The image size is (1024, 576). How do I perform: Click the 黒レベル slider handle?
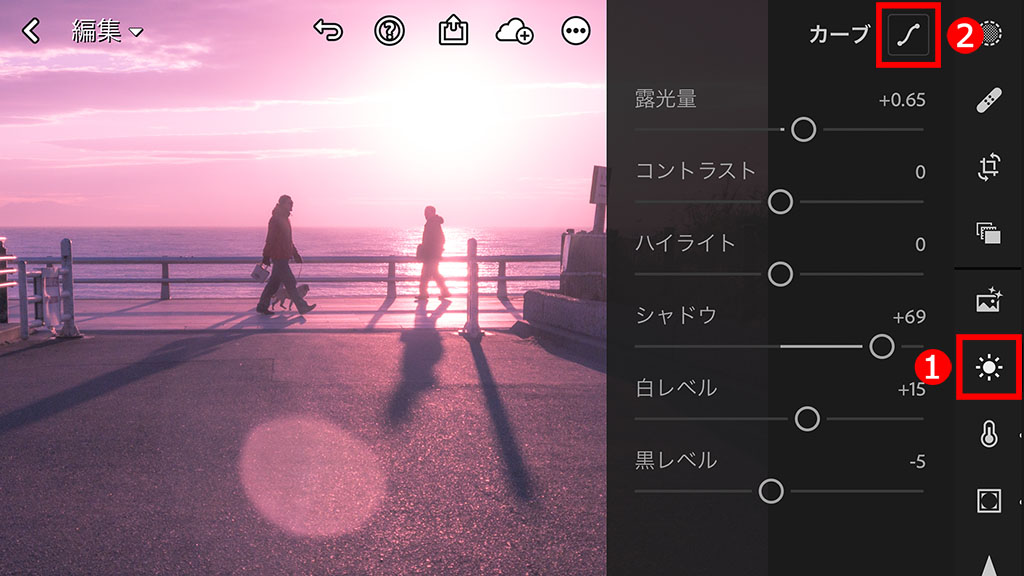click(770, 491)
